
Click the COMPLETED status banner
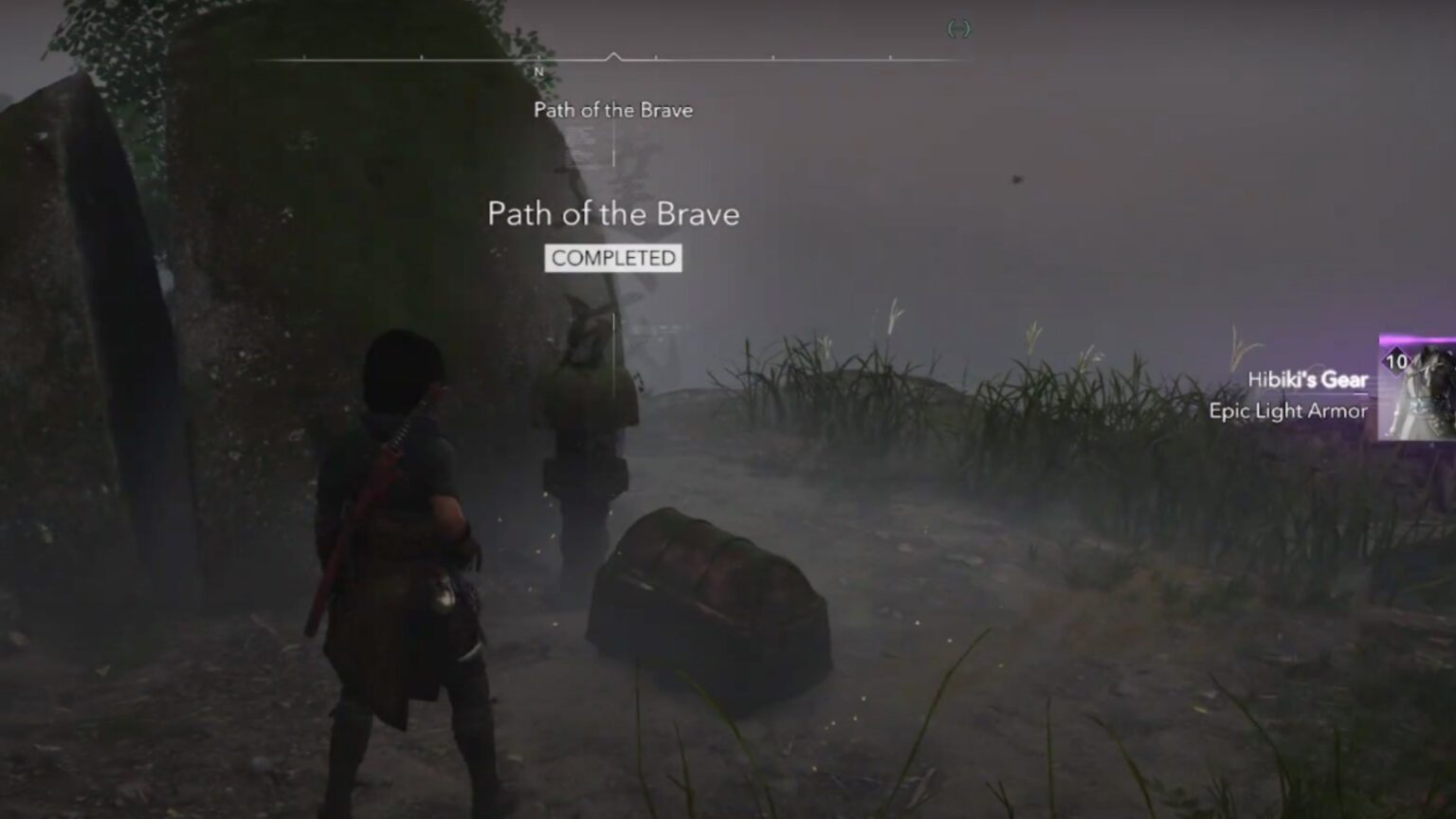coord(612,257)
